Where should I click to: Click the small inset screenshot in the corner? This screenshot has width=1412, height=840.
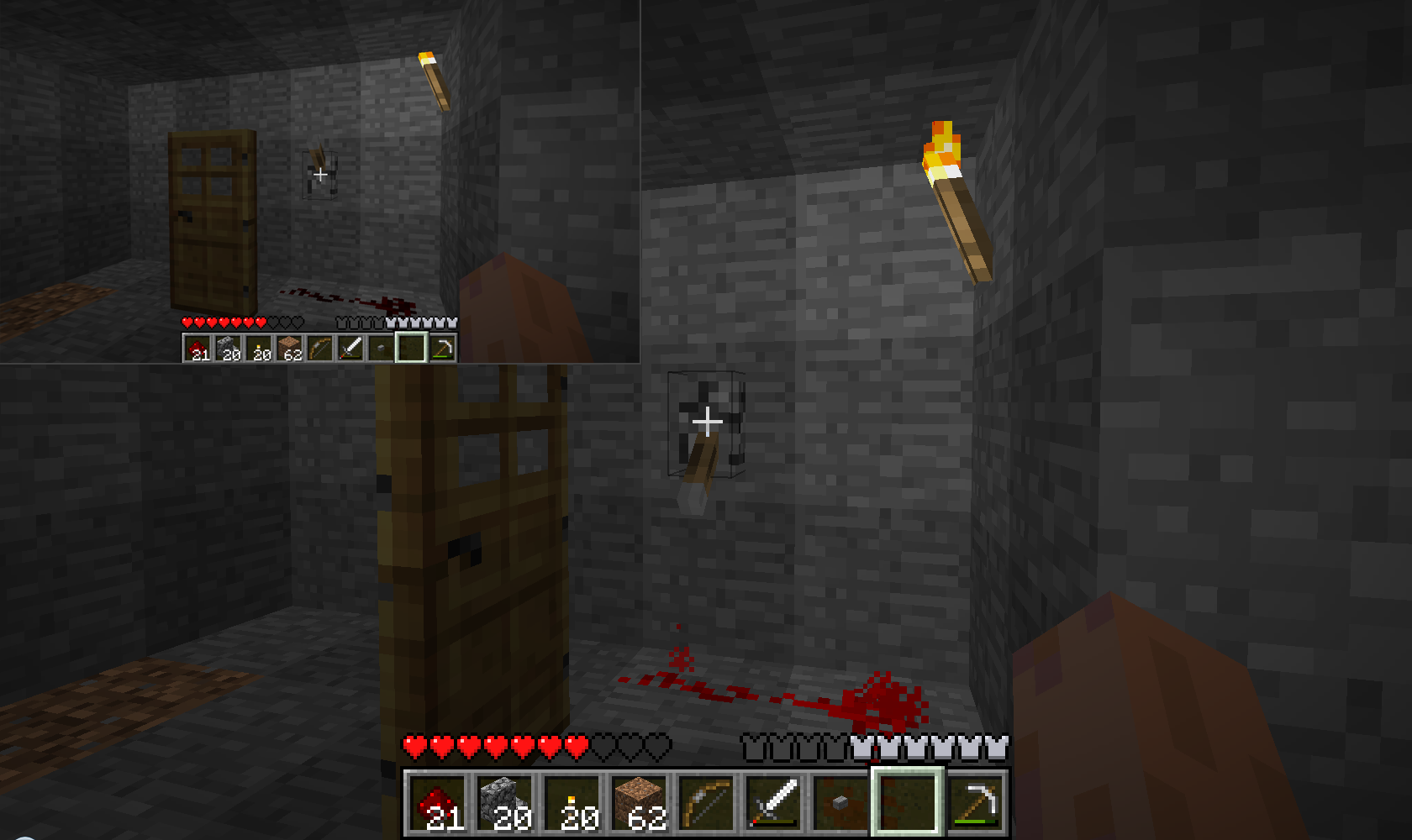[x=319, y=181]
